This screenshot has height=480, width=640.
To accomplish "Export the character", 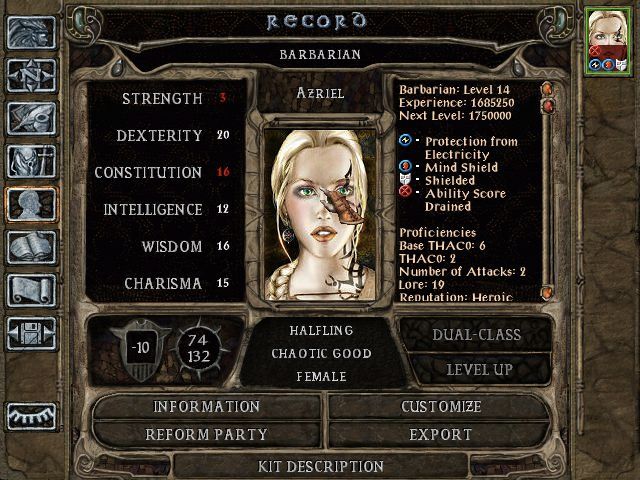I will click(441, 435).
